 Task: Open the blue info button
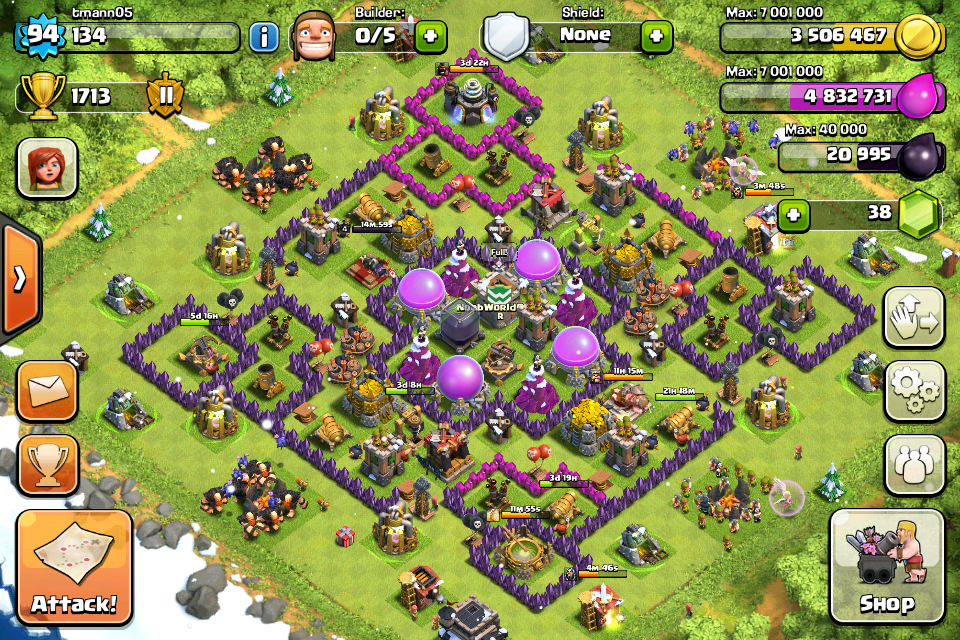264,38
